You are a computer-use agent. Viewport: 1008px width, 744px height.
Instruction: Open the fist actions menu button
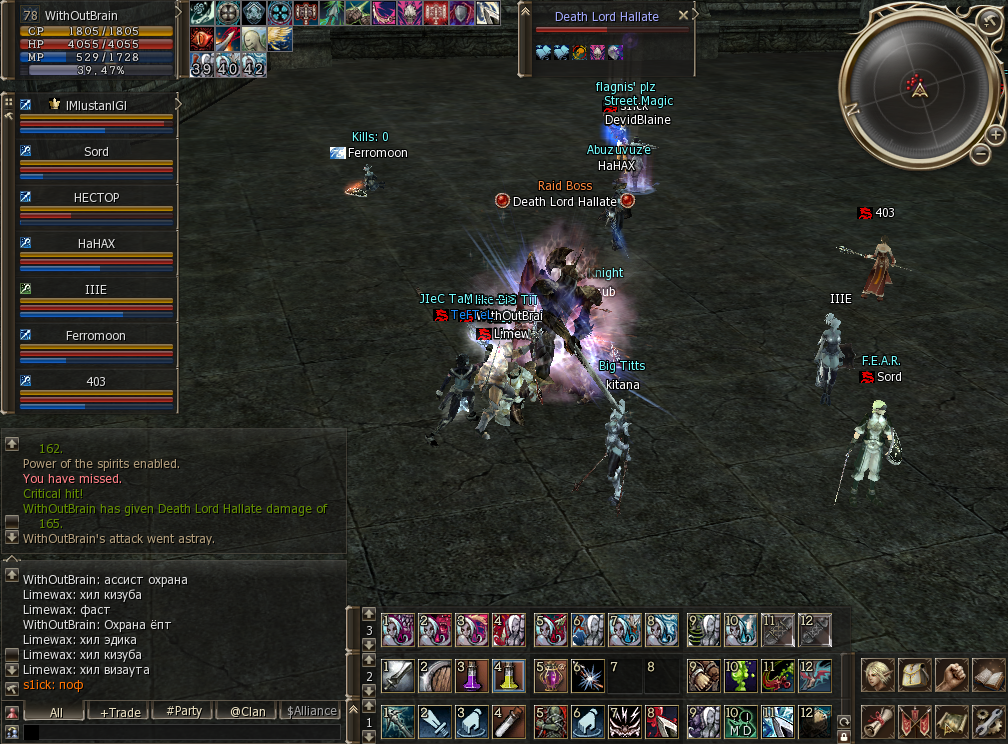pos(952,675)
